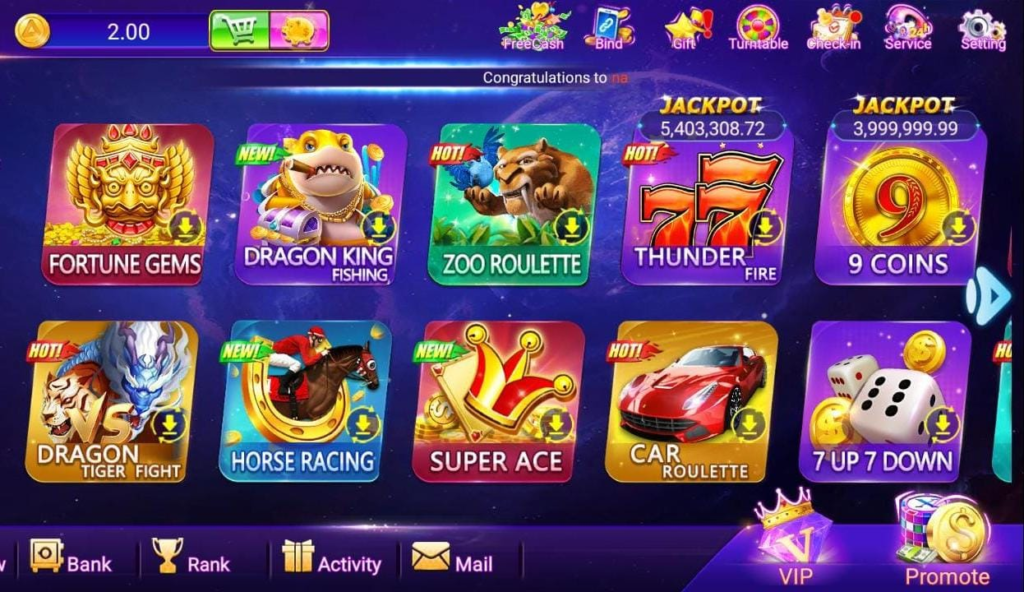Launch Dragon King Fishing
Screen dimensions: 1024x592
tap(319, 203)
